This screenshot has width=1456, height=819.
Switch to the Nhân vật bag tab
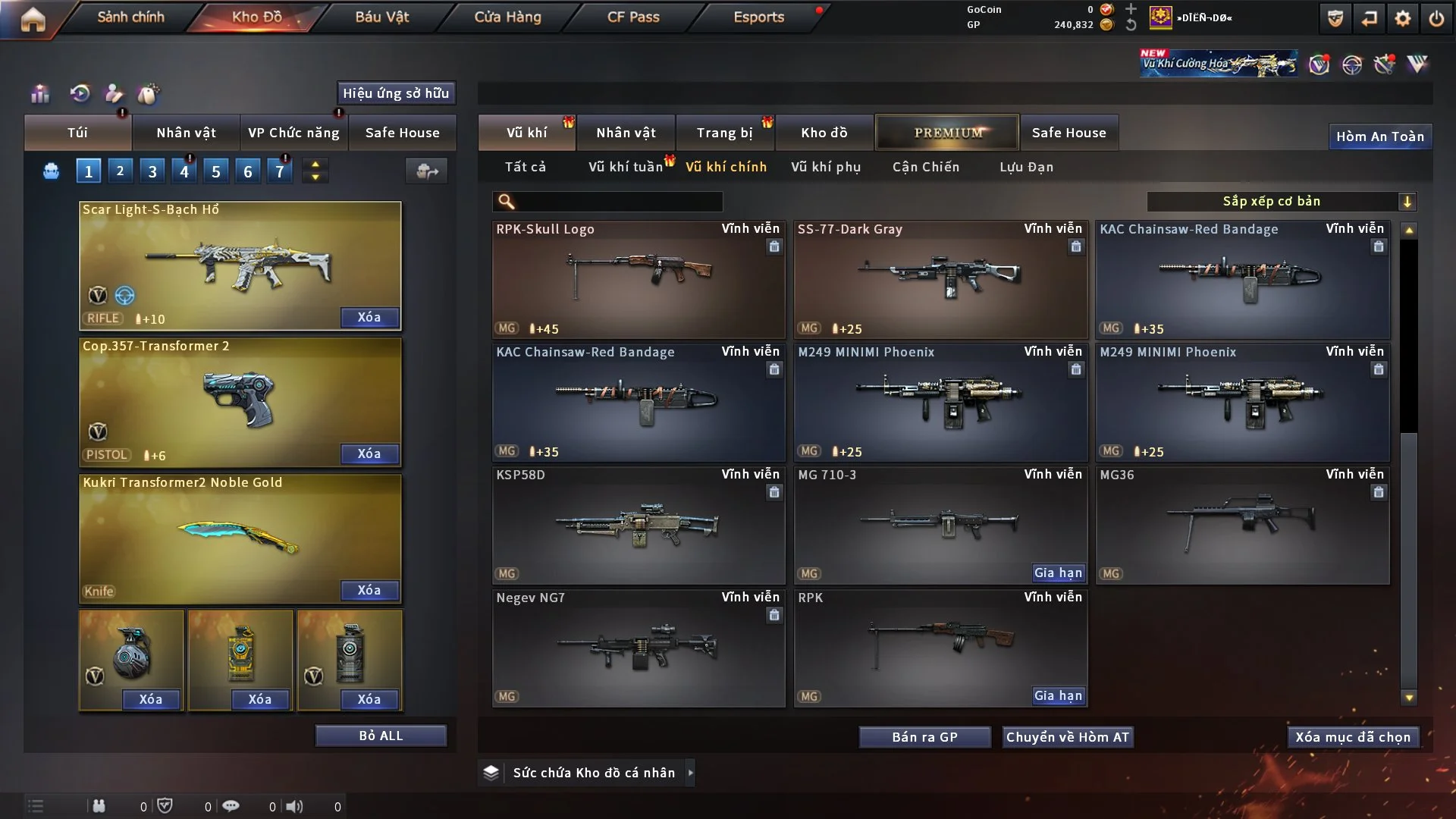pos(186,133)
